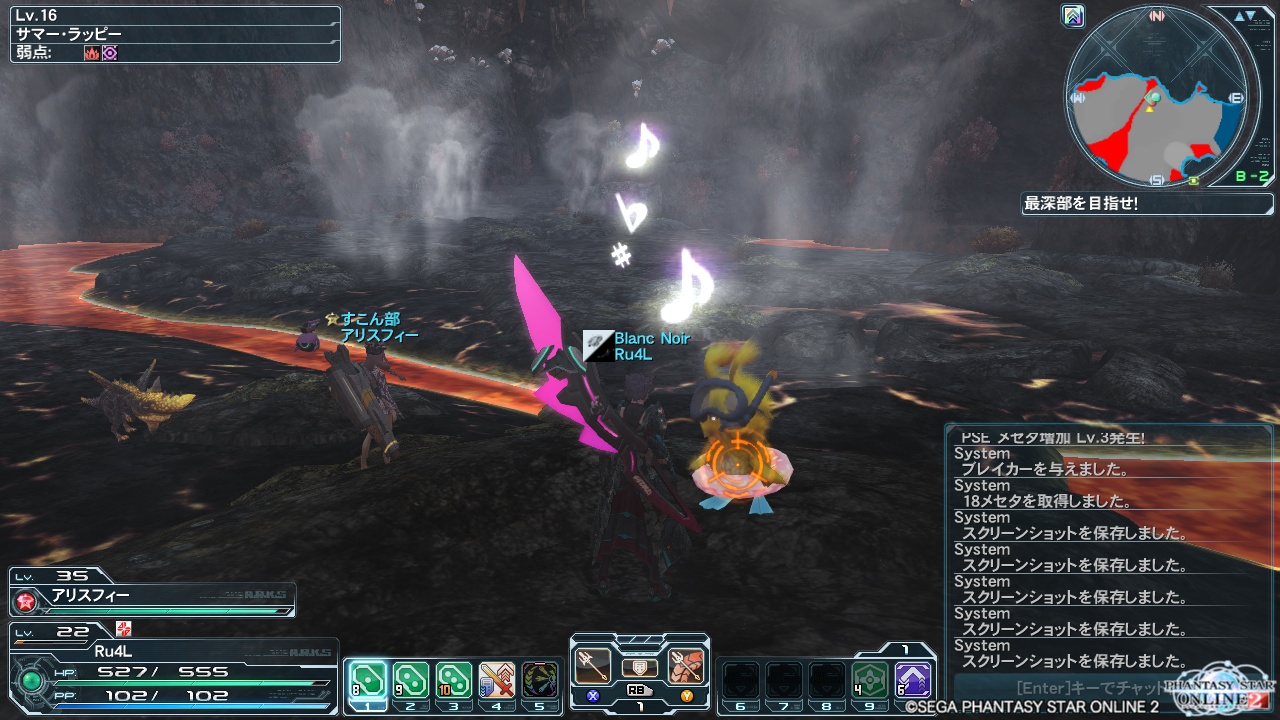Viewport: 1280px width, 720px height.
Task: Activate the laurel wreath skill in slot 5
Action: tap(540, 680)
